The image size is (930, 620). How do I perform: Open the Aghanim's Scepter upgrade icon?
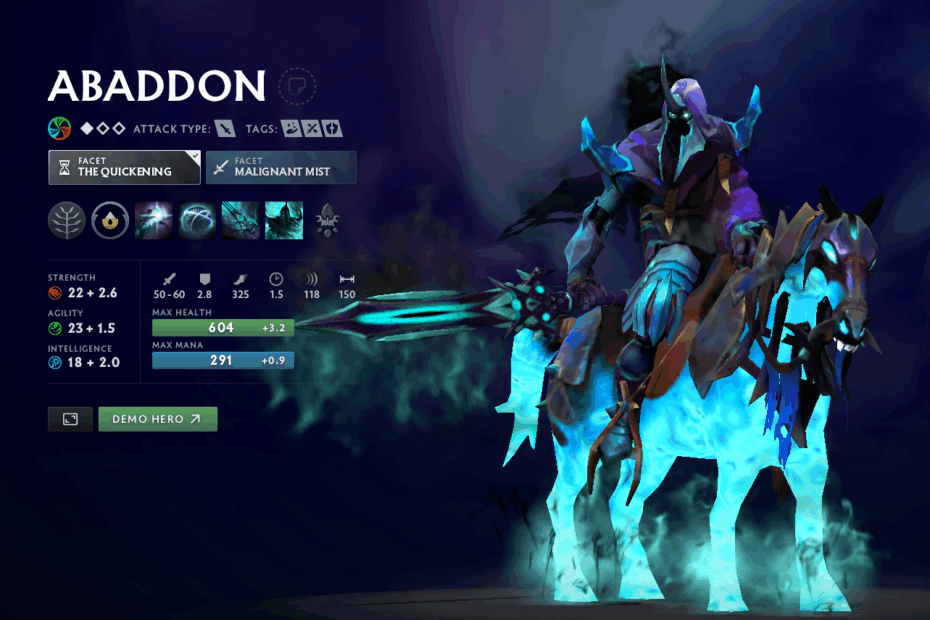click(x=328, y=220)
